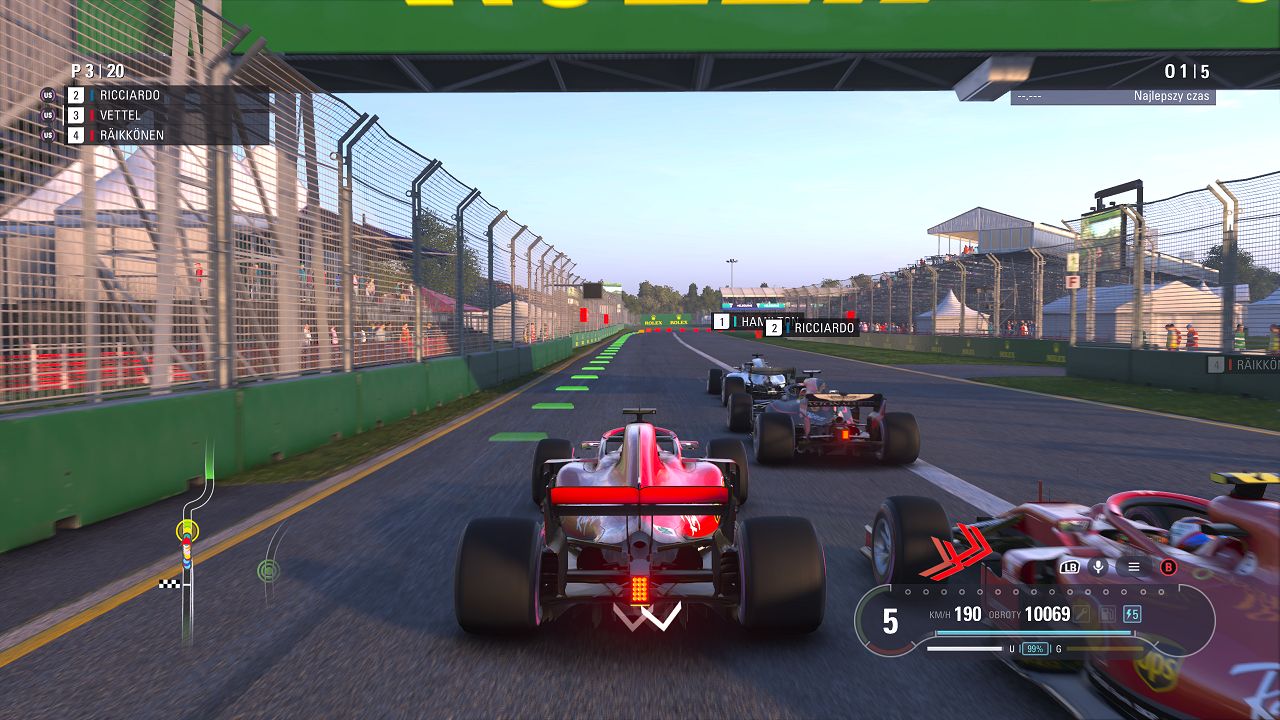The image size is (1280, 720).
Task: Click the ultrasoft tyre icon beside VETTEL
Action: pyautogui.click(x=48, y=115)
